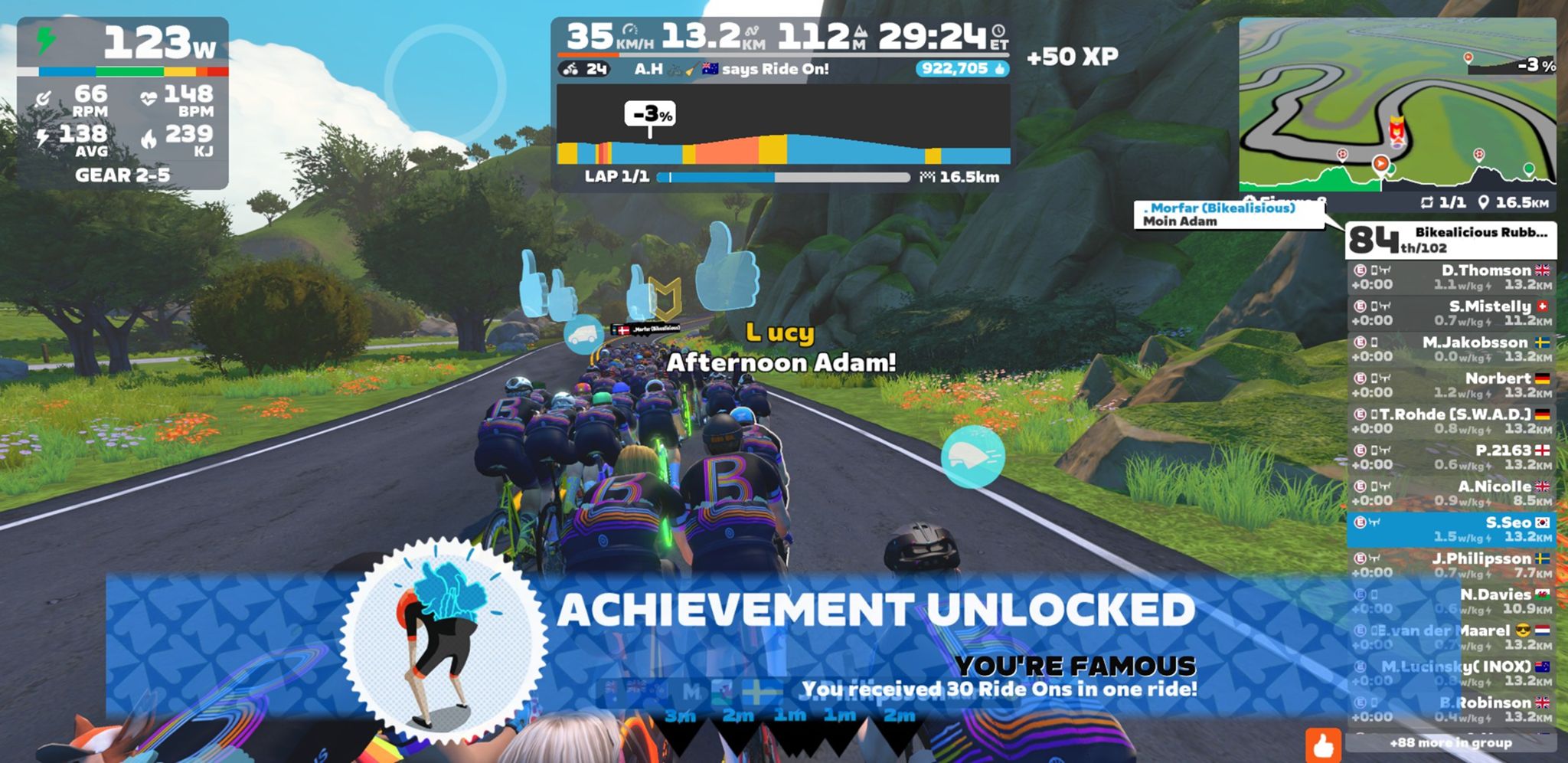Pick Norbert in the riders list
1568x763 pixels.
coord(1451,385)
